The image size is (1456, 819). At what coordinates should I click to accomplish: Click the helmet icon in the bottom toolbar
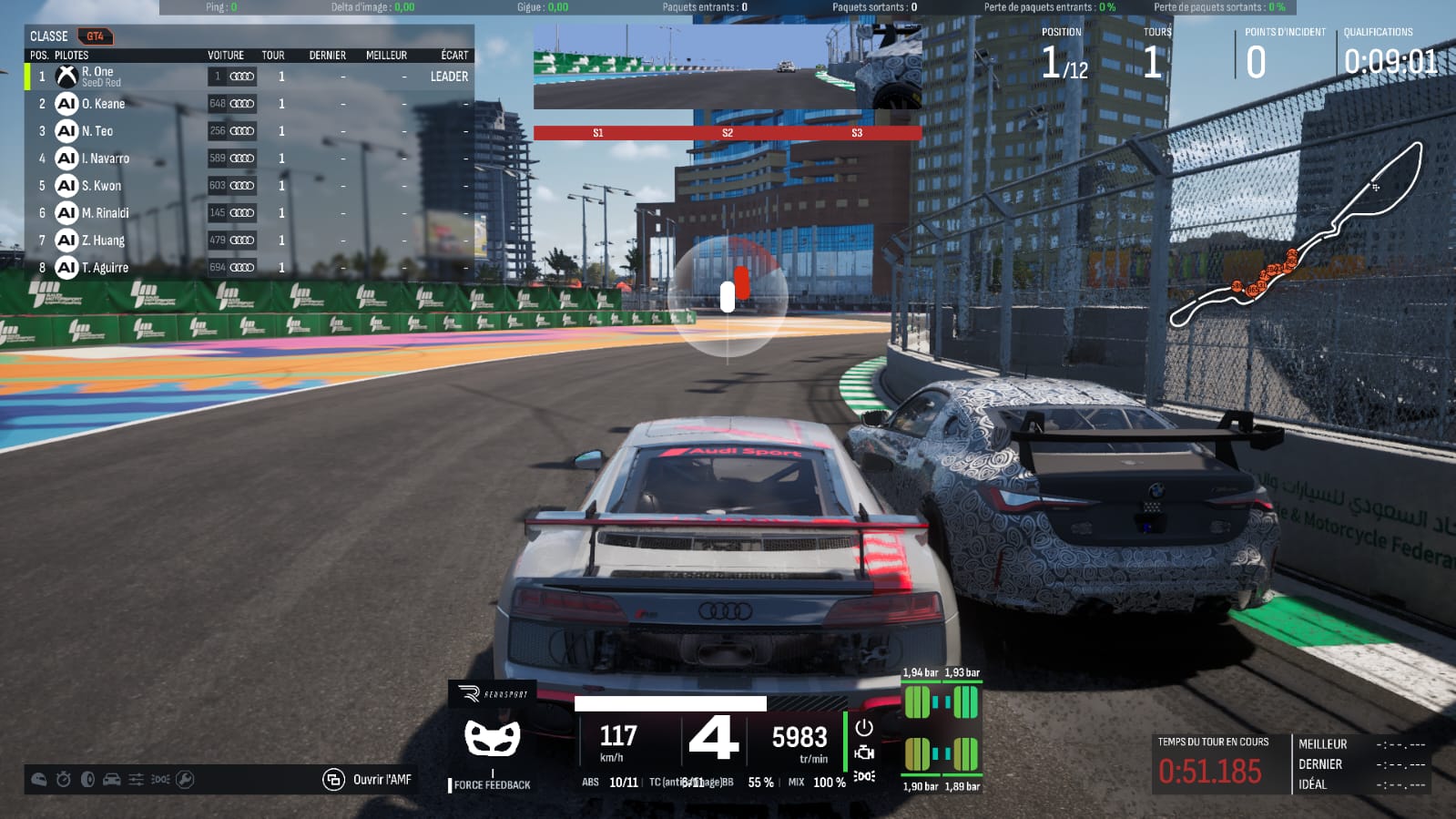(x=39, y=780)
